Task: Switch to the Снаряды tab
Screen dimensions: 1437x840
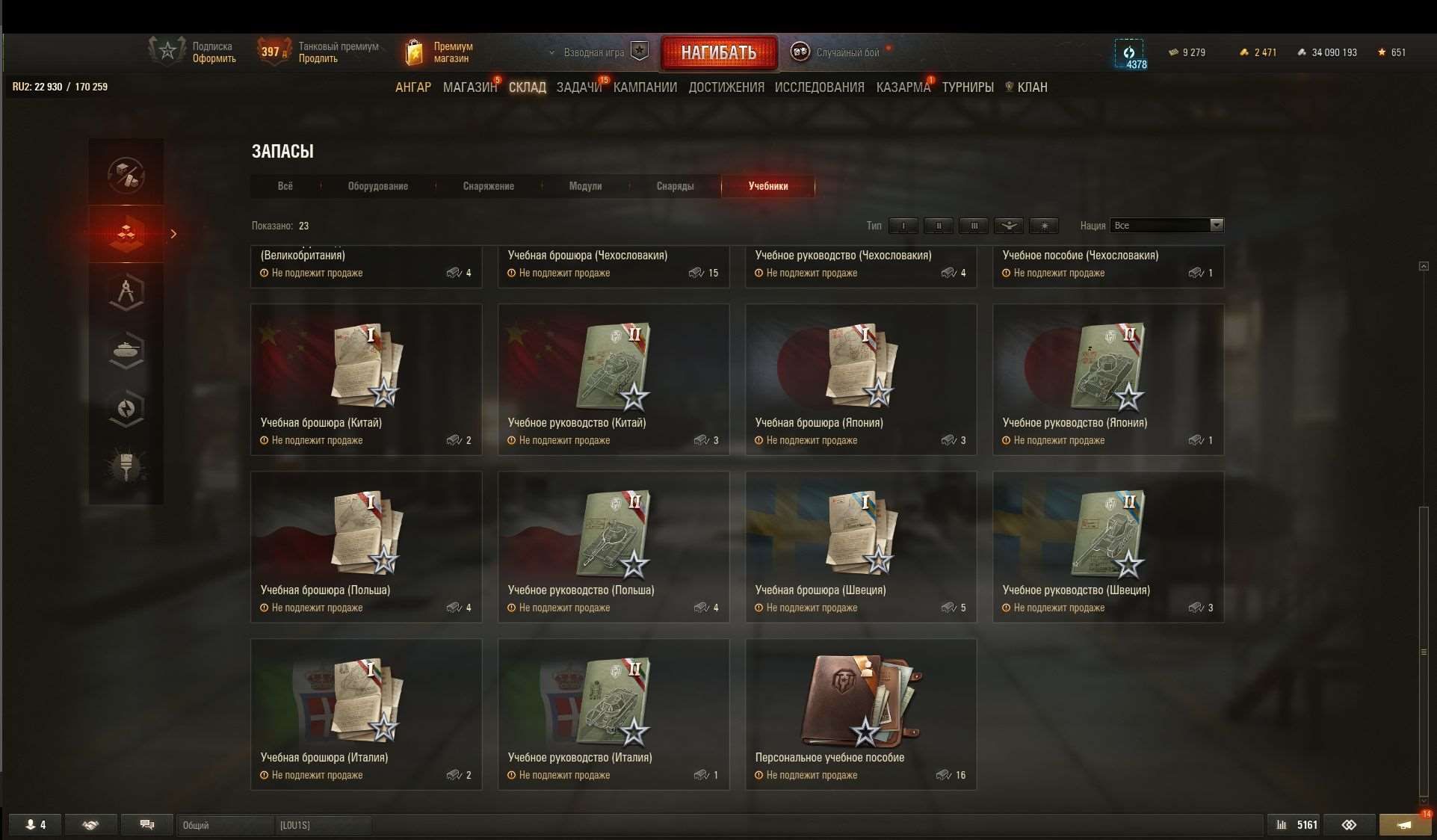Action: (674, 186)
